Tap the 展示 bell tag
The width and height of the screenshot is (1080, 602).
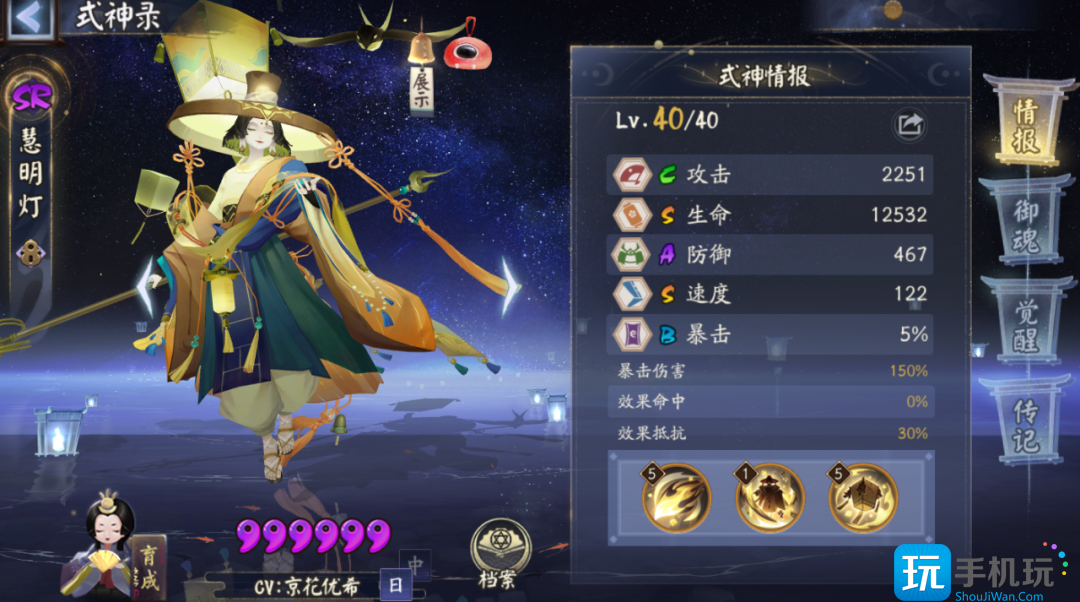coord(422,85)
